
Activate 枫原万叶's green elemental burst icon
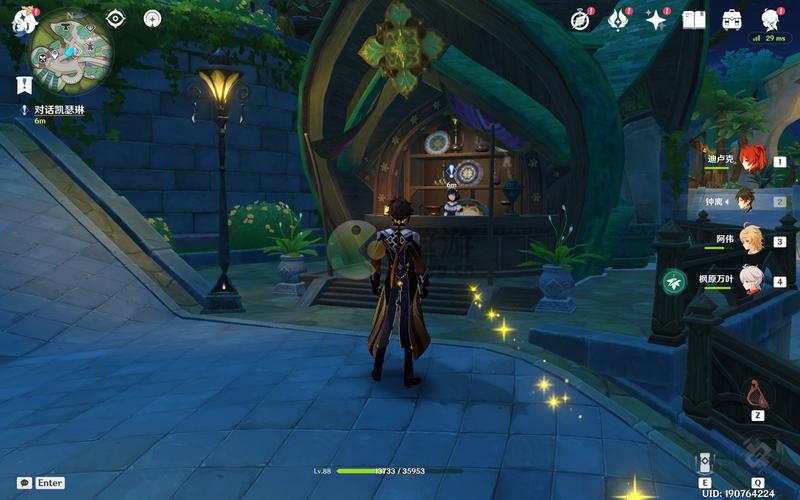673,282
